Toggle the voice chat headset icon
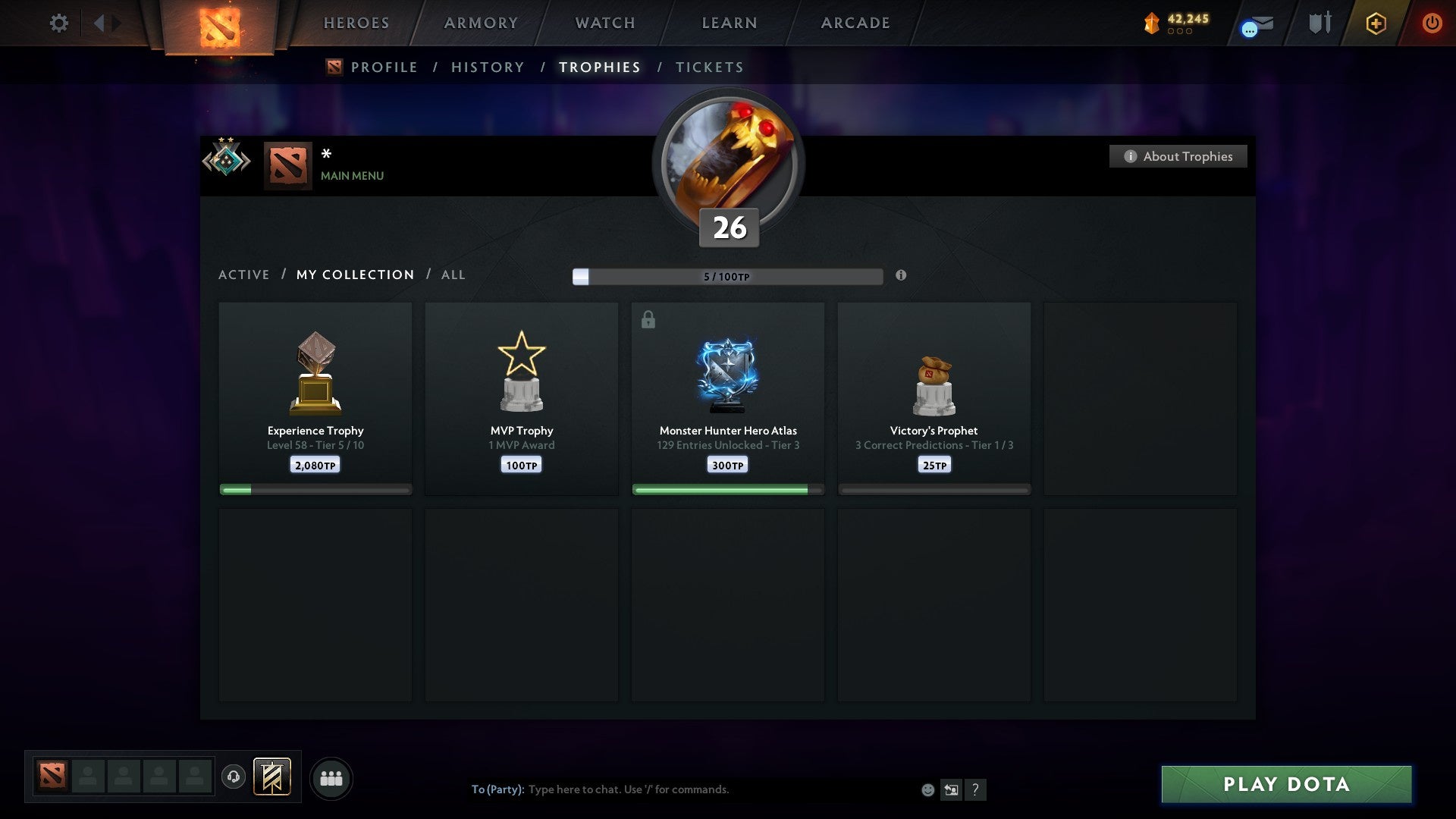The width and height of the screenshot is (1456, 819). coord(234,777)
